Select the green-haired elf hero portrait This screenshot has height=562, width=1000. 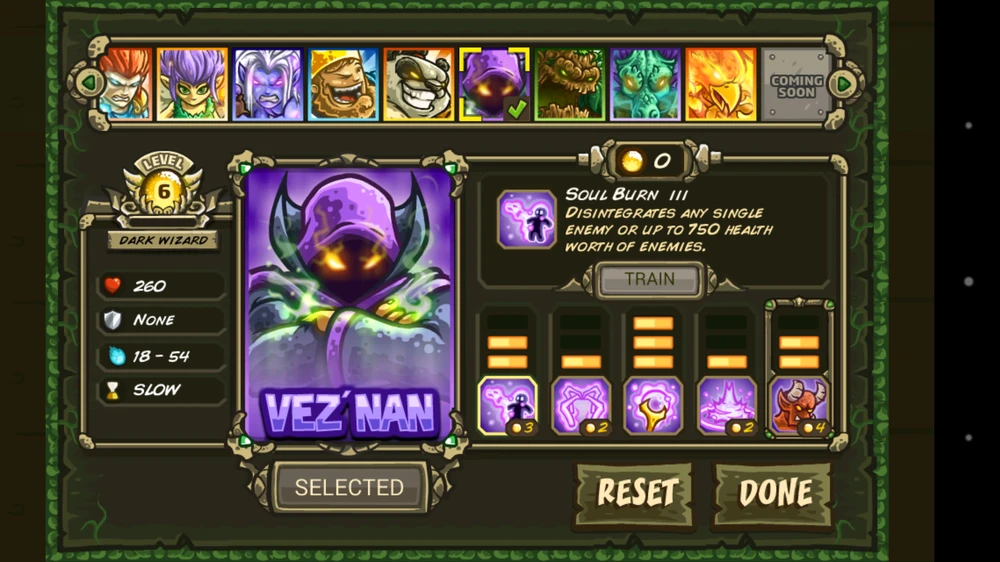click(192, 84)
